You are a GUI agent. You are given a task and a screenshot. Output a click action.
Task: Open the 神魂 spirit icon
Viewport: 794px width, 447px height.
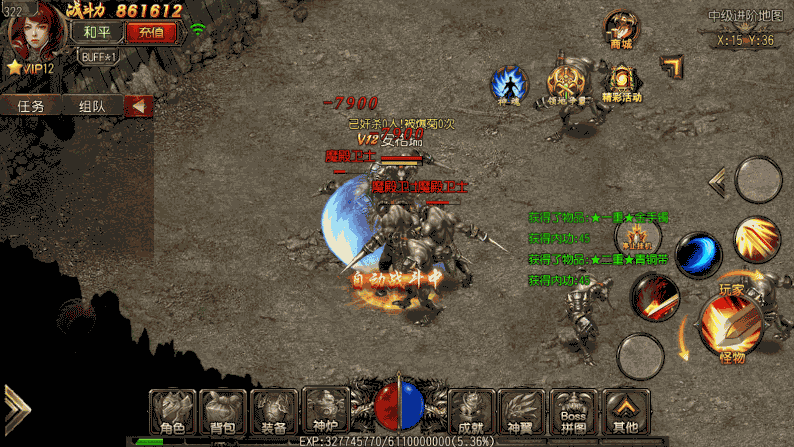(508, 83)
